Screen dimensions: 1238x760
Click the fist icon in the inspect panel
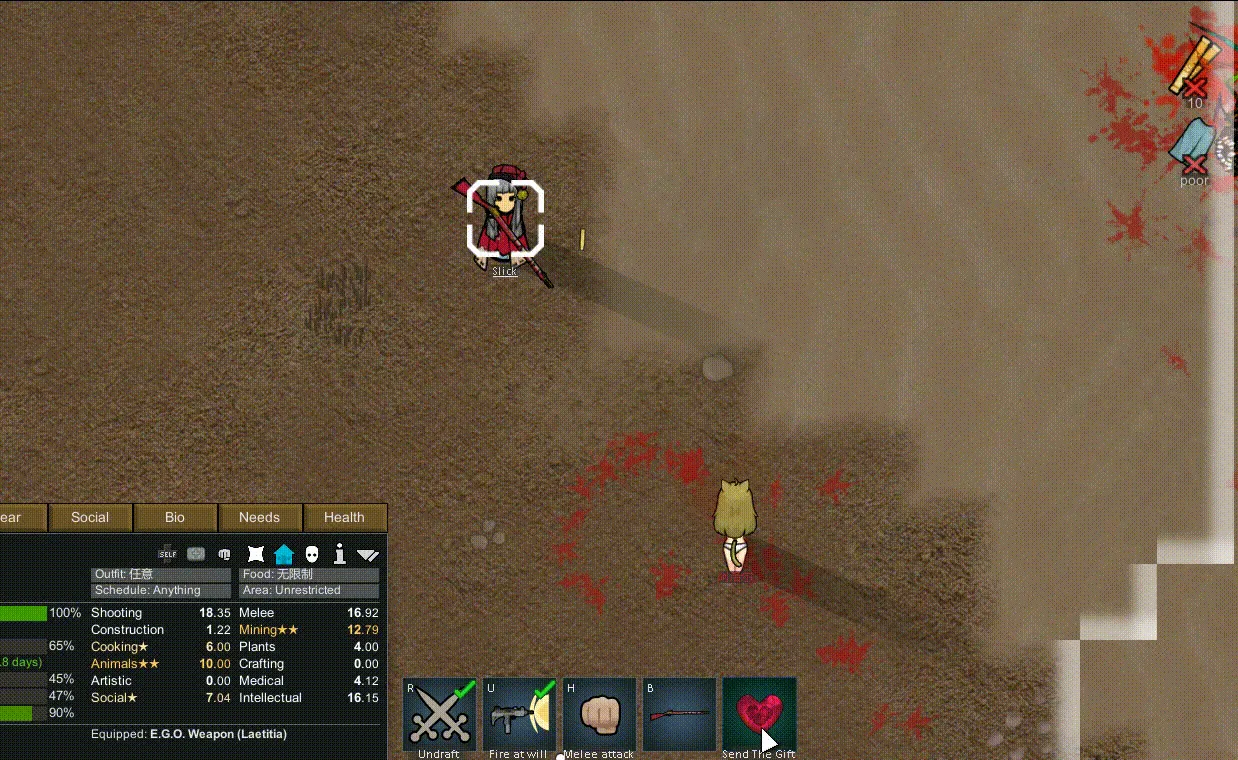225,554
